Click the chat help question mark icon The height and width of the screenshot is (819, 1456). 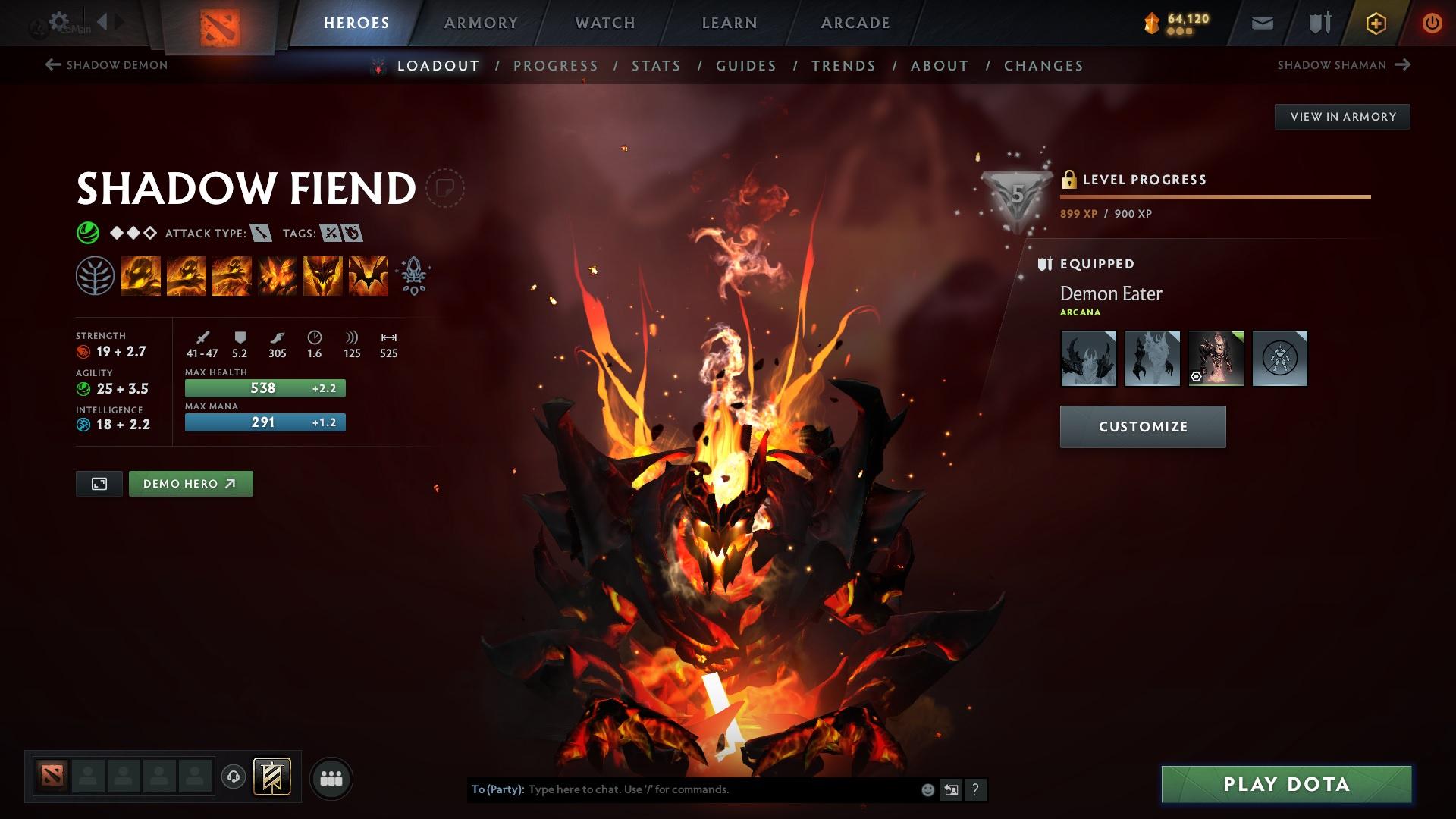click(975, 789)
